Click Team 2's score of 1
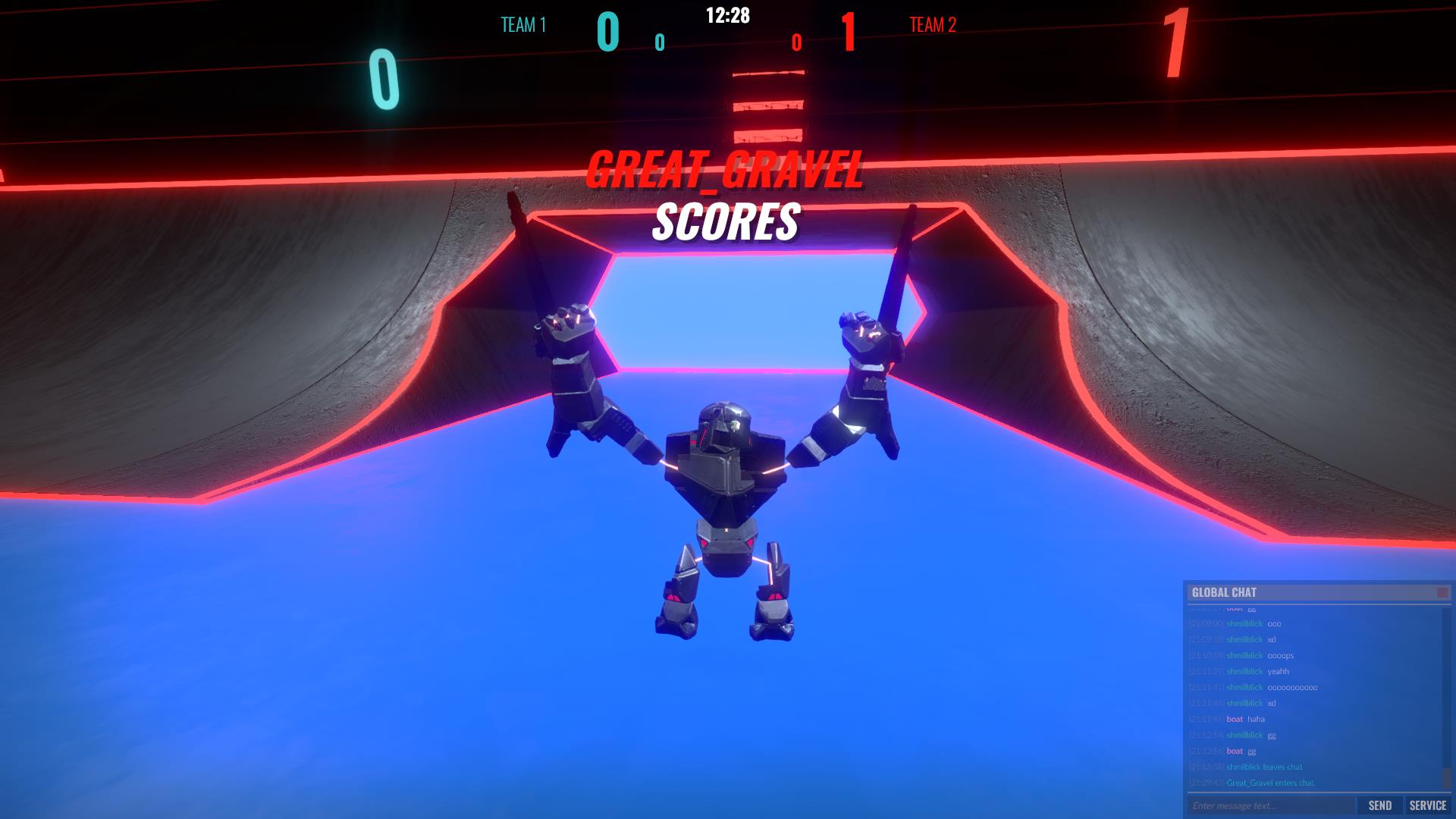This screenshot has width=1456, height=819. (849, 30)
